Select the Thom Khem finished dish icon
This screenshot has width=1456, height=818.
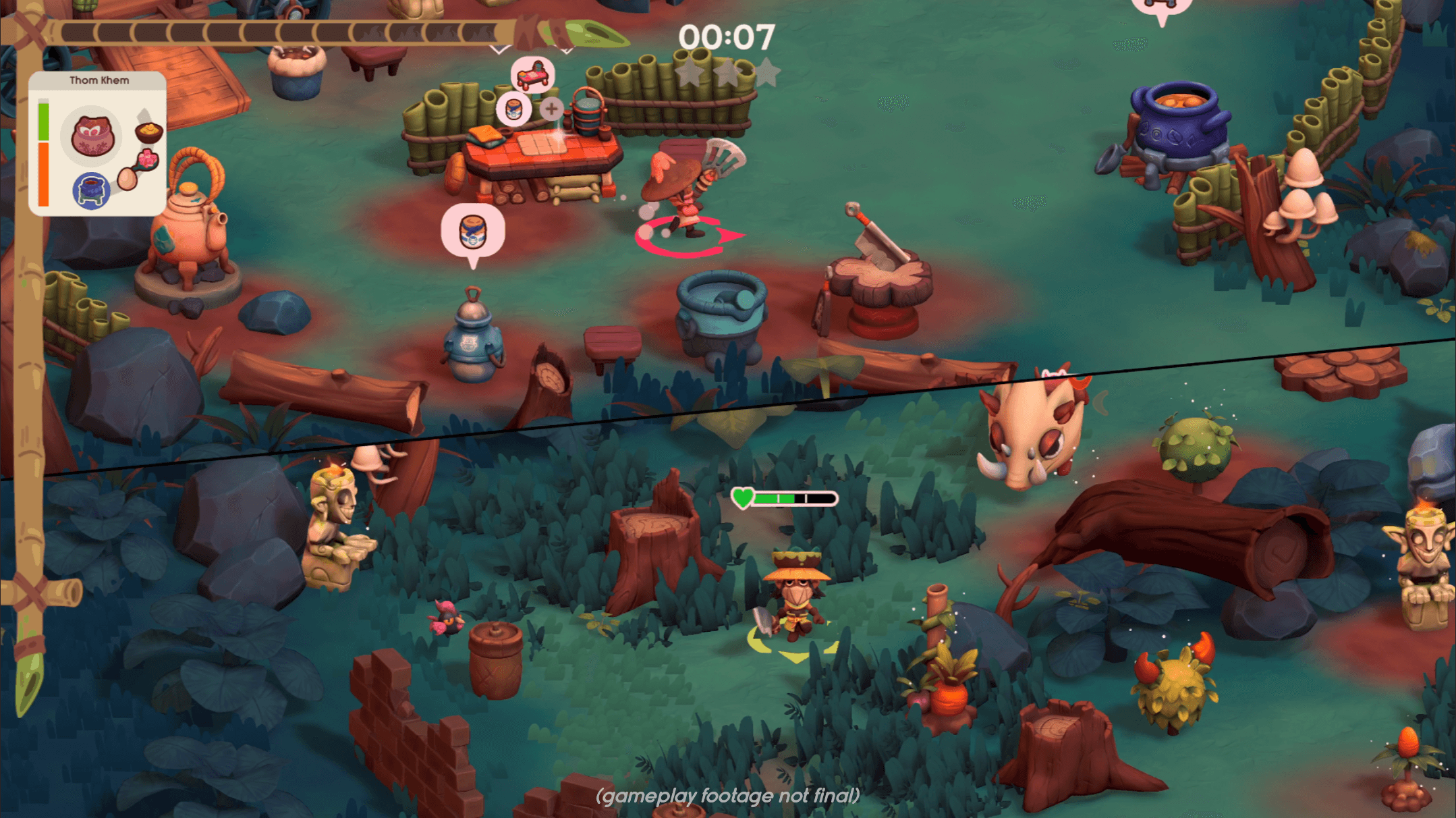(x=92, y=136)
